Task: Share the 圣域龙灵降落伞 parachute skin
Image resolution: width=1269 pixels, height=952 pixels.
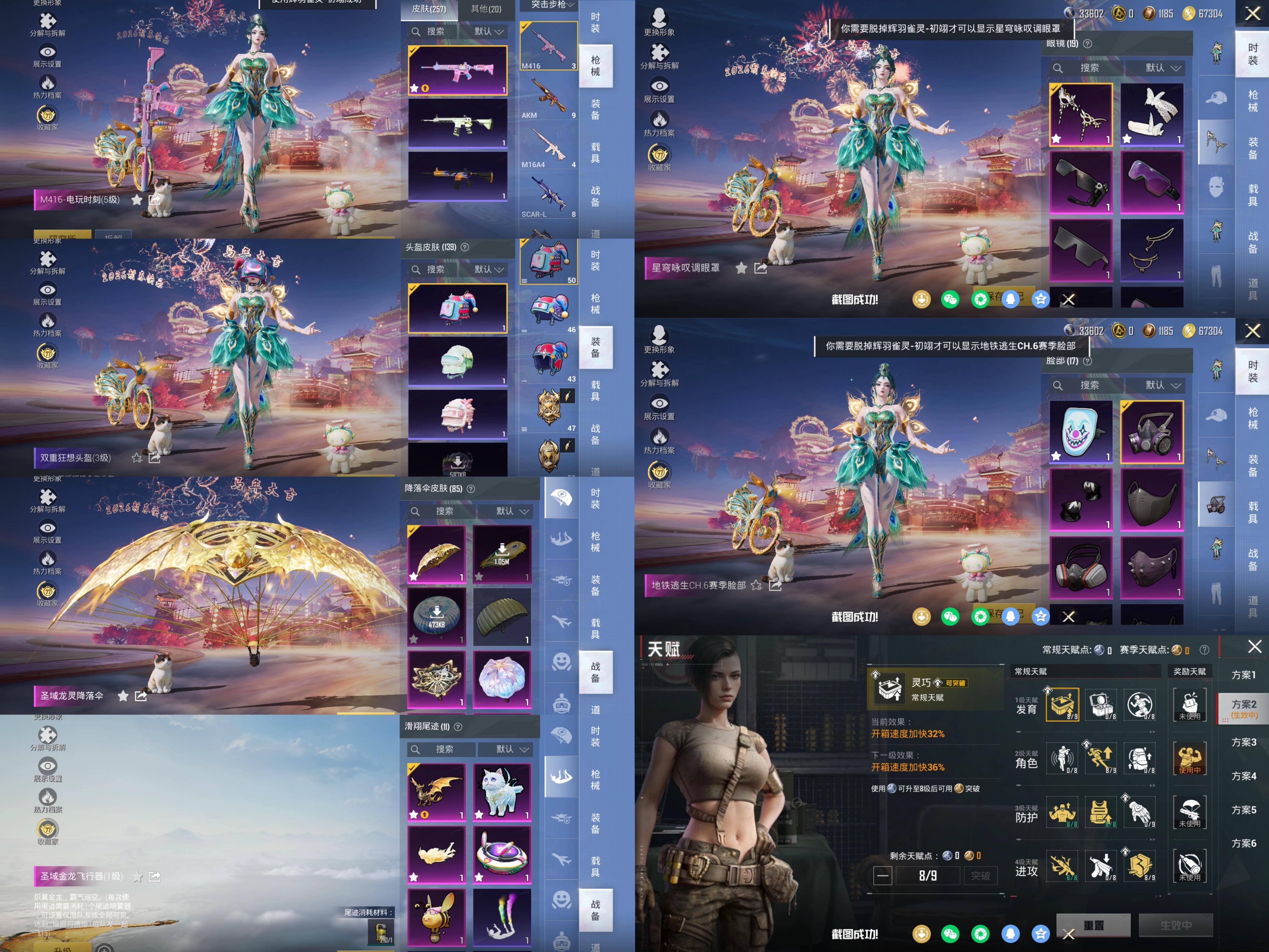Action: click(x=140, y=696)
